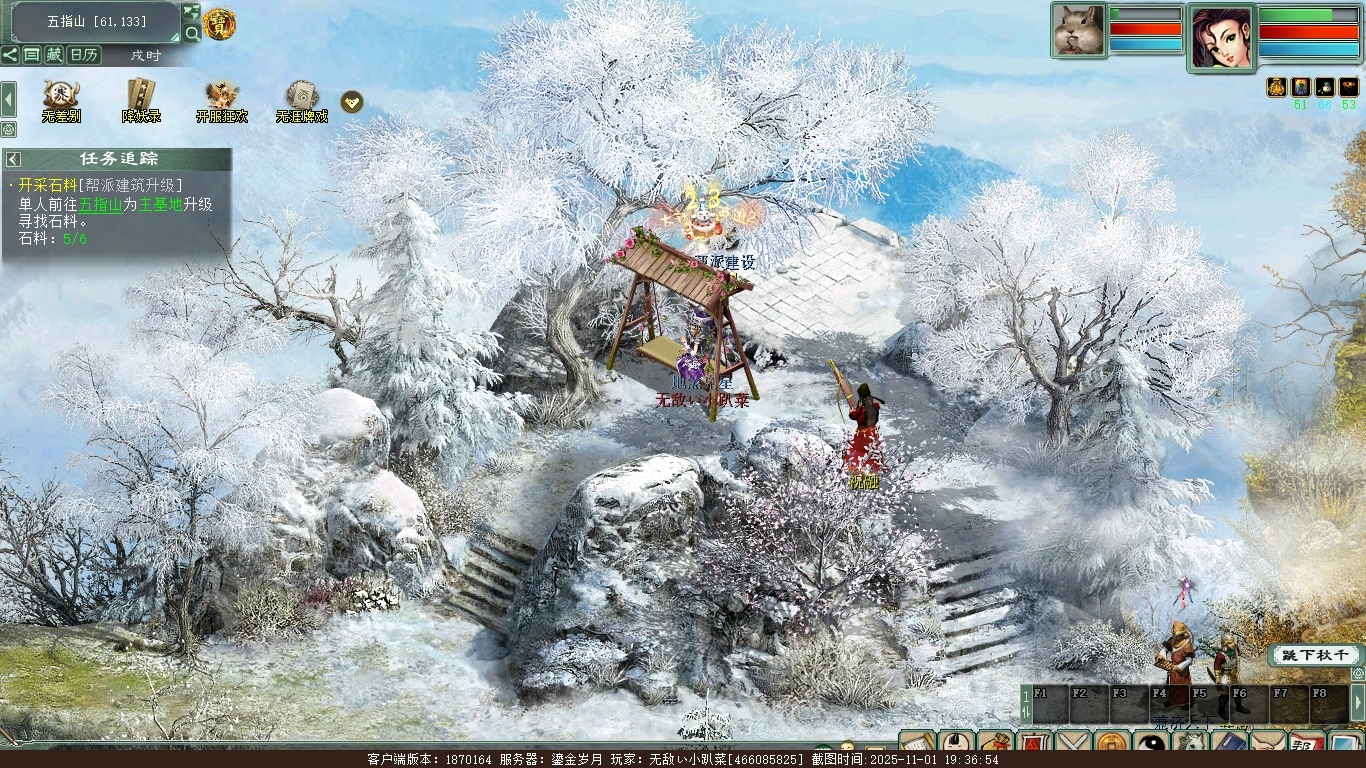Collapse the 任务追踪 quest tracker panel
Image resolution: width=1366 pixels, height=768 pixels.
pyautogui.click(x=13, y=159)
